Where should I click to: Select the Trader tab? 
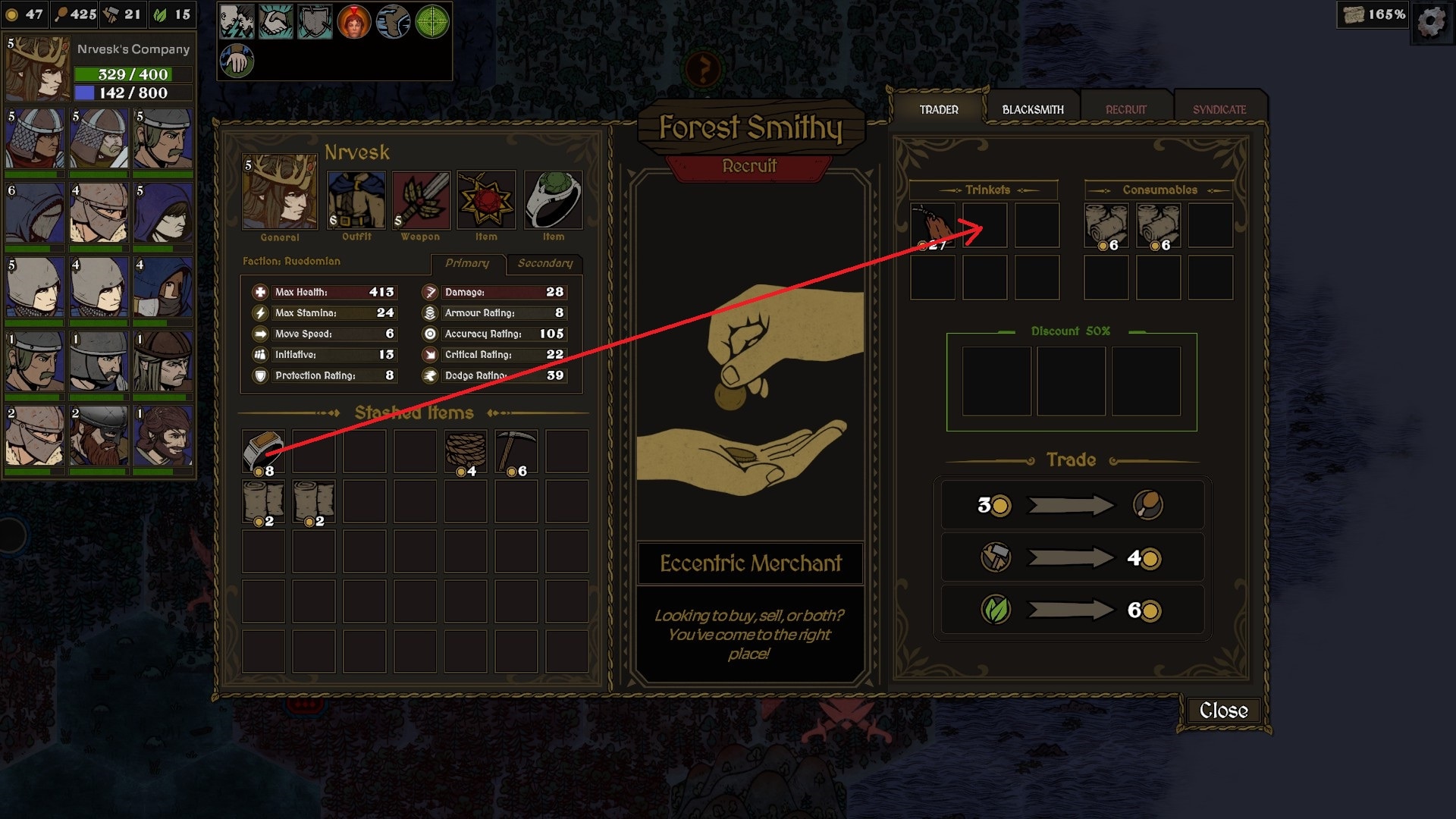point(939,110)
